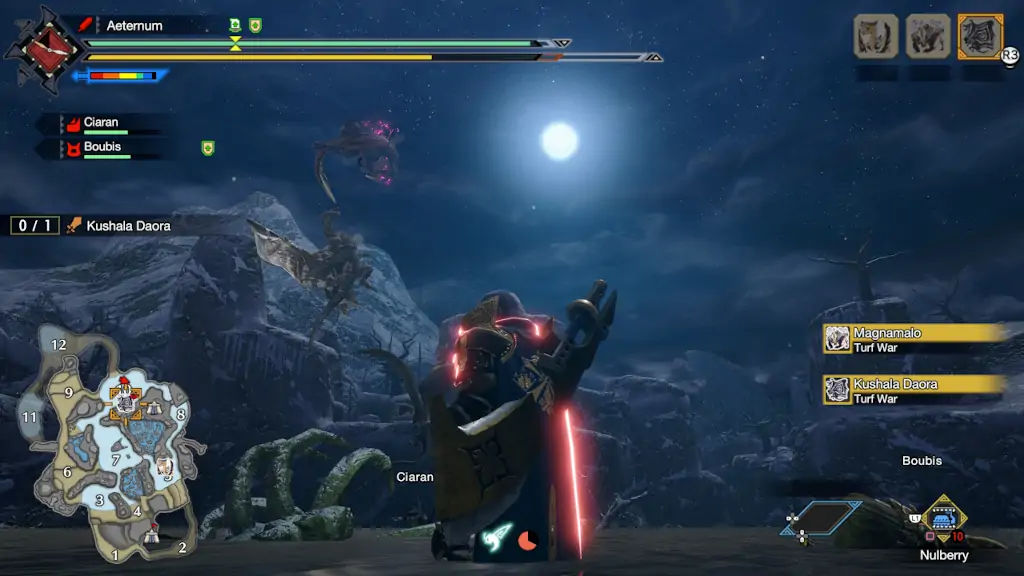Select party member Ciaran in the list
Image resolution: width=1024 pixels, height=576 pixels.
point(100,124)
